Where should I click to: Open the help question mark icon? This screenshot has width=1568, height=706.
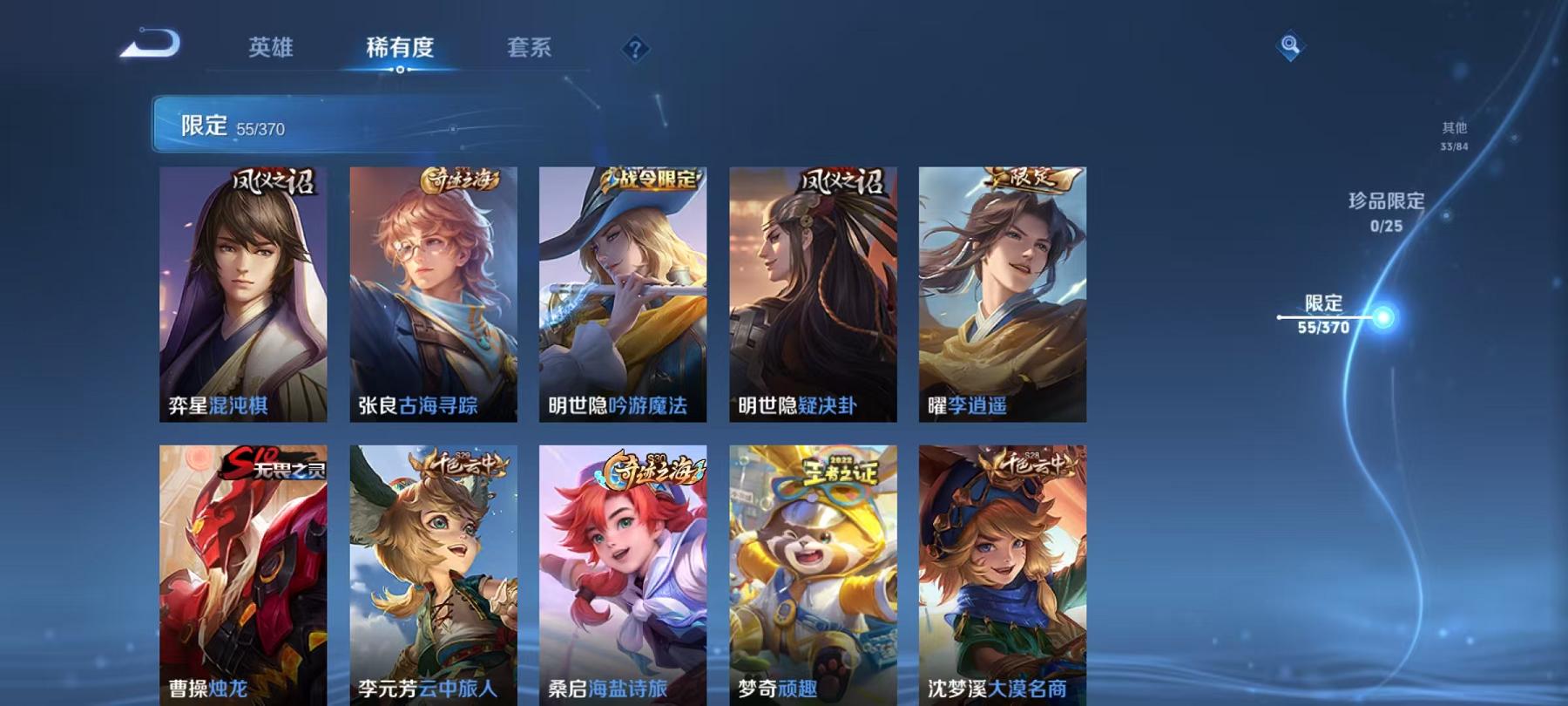tap(635, 48)
